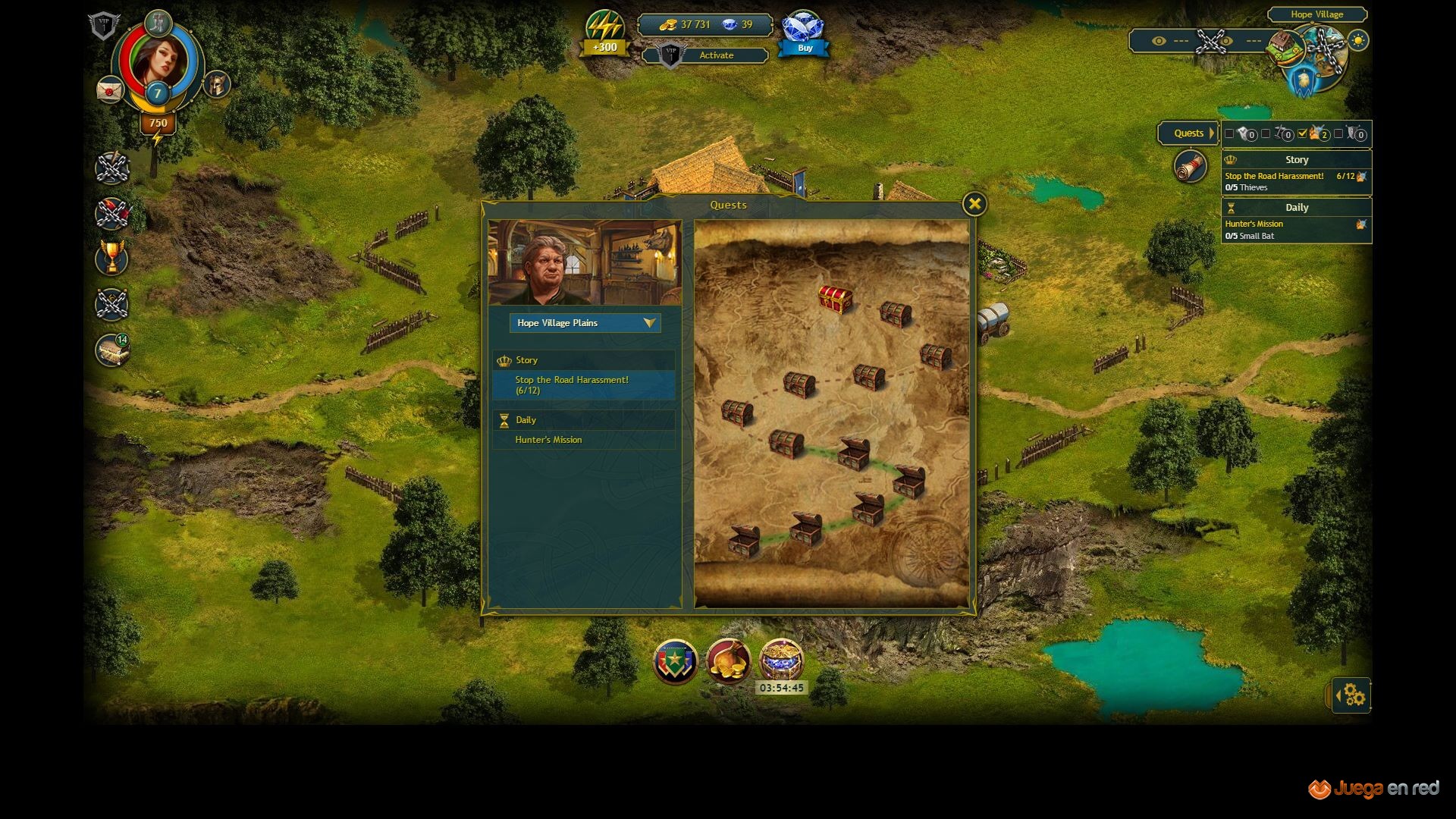Image resolution: width=1456 pixels, height=819 pixels.
Task: Open the gold coin pouch icon
Action: point(728,661)
